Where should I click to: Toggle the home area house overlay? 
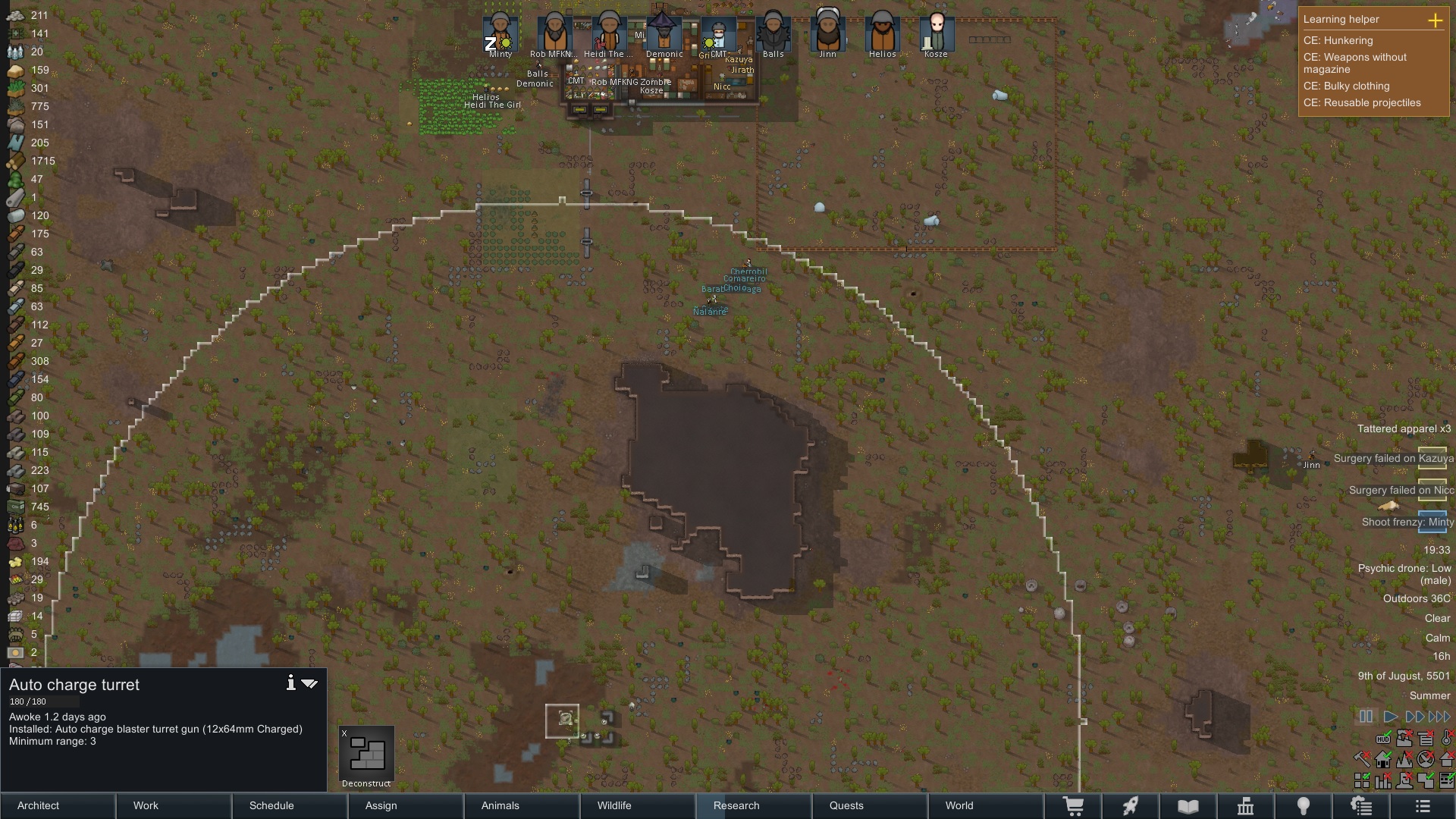pyautogui.click(x=1382, y=760)
